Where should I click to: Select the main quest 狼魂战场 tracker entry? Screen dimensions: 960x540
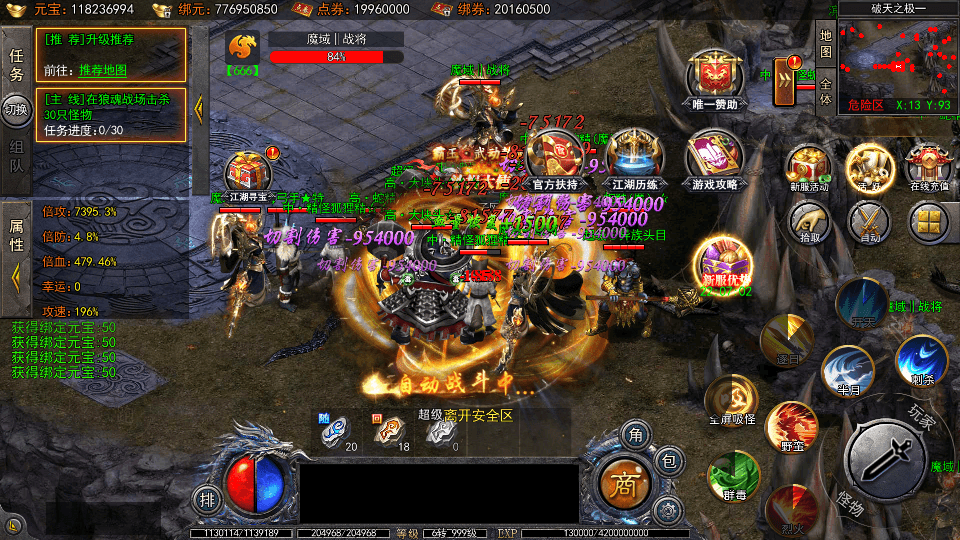[x=110, y=114]
